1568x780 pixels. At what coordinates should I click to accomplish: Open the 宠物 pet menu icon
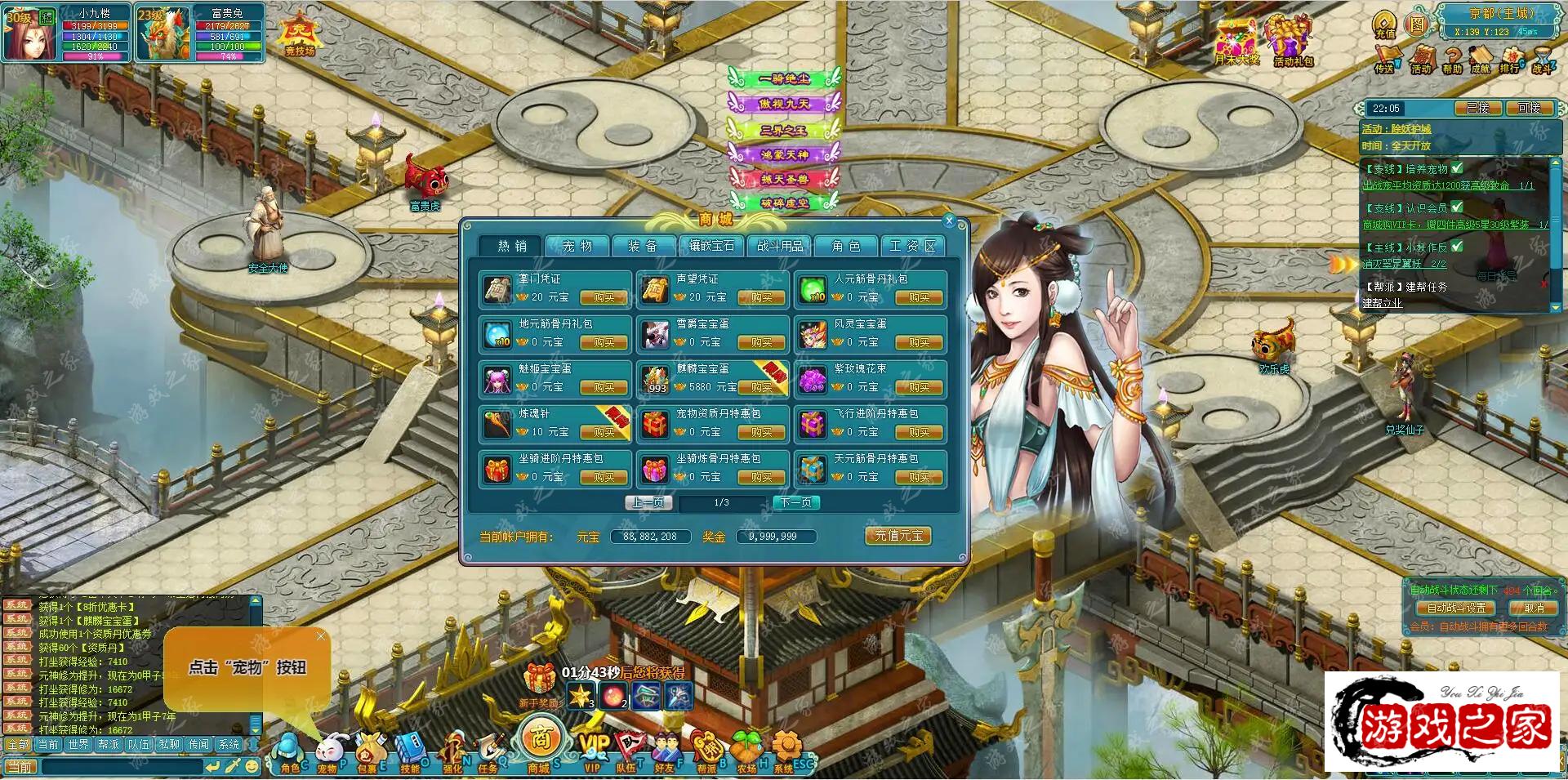pyautogui.click(x=329, y=751)
